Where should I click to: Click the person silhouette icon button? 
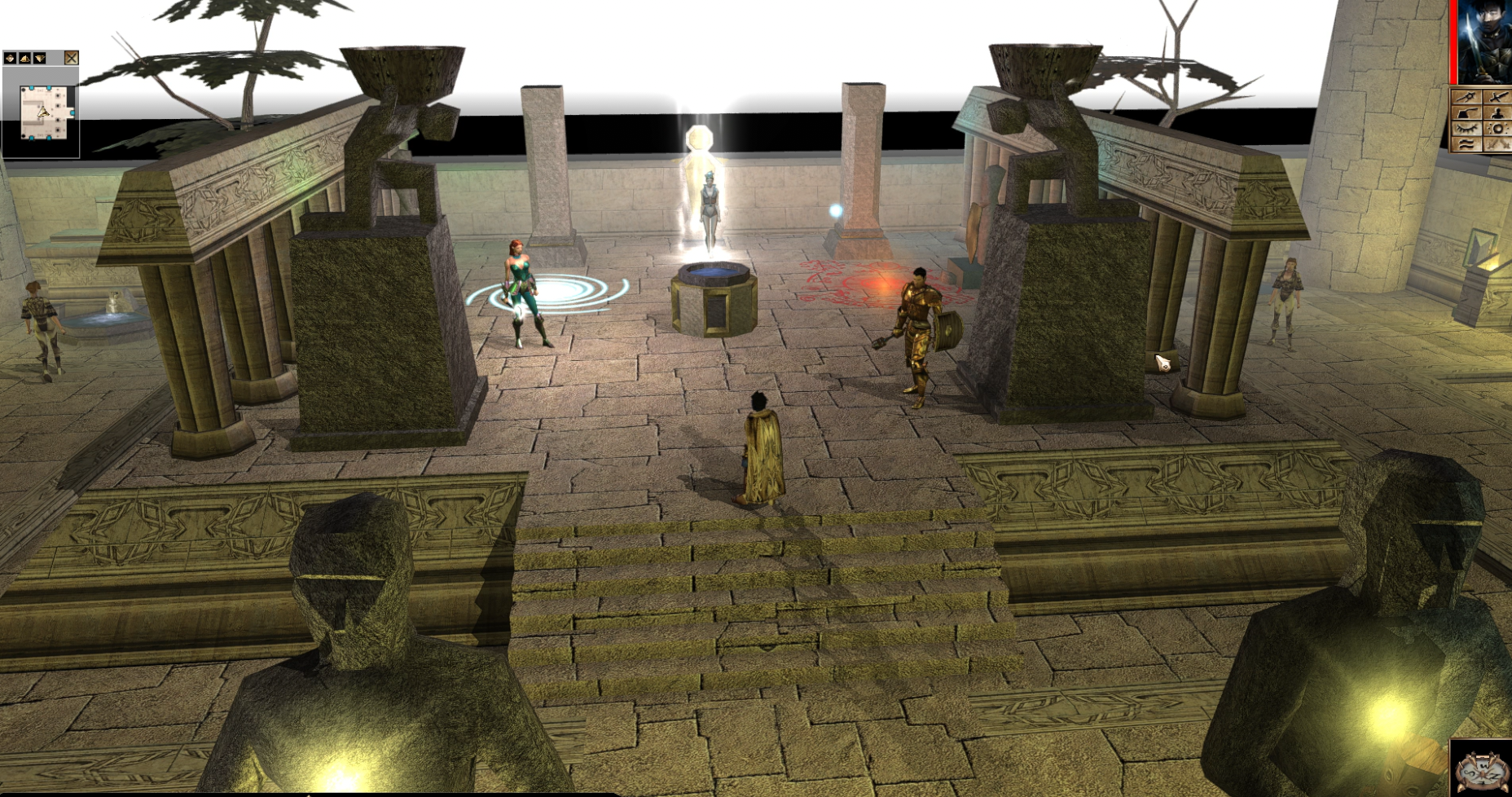[x=1498, y=113]
